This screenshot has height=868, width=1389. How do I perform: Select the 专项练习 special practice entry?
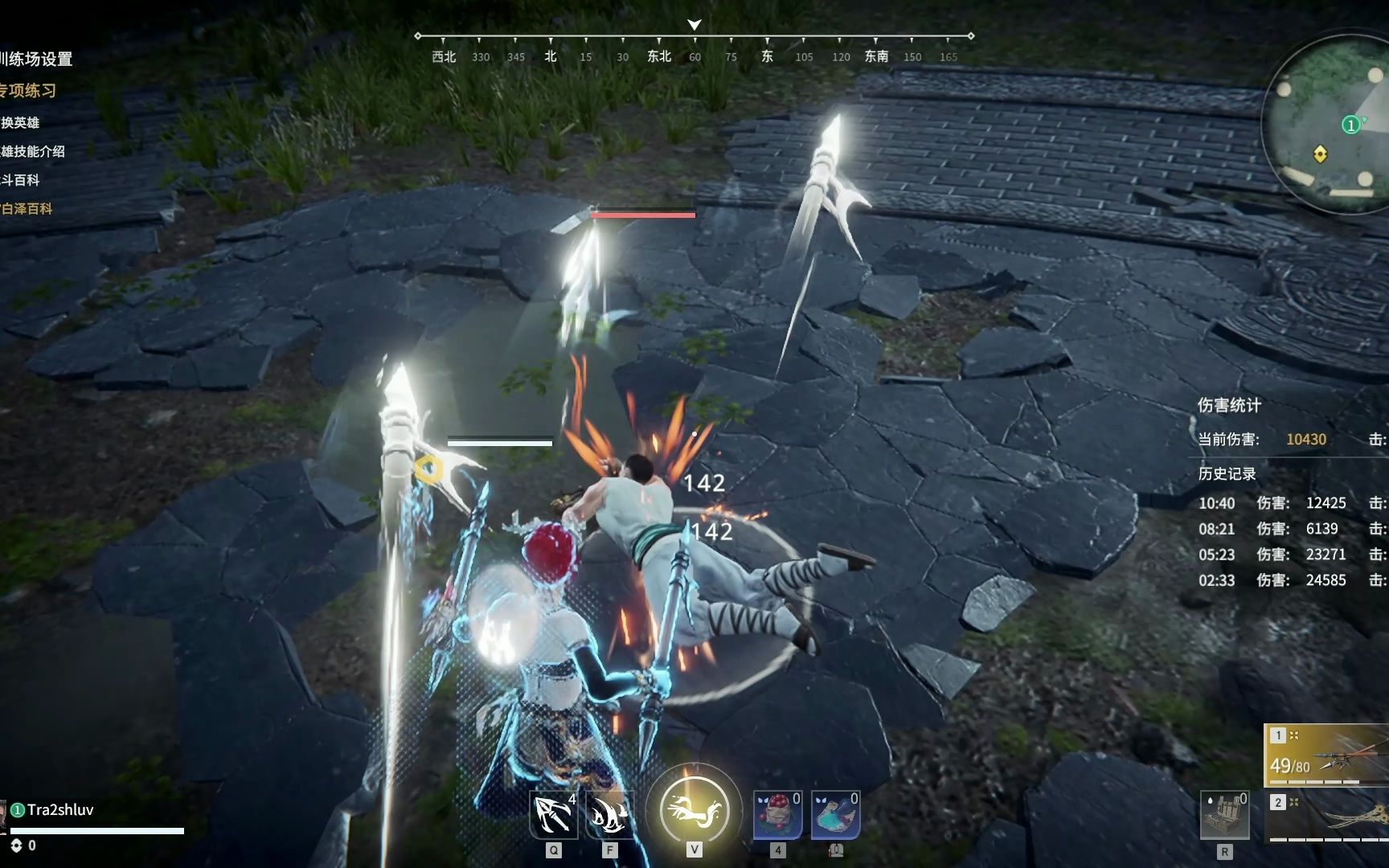pyautogui.click(x=29, y=91)
